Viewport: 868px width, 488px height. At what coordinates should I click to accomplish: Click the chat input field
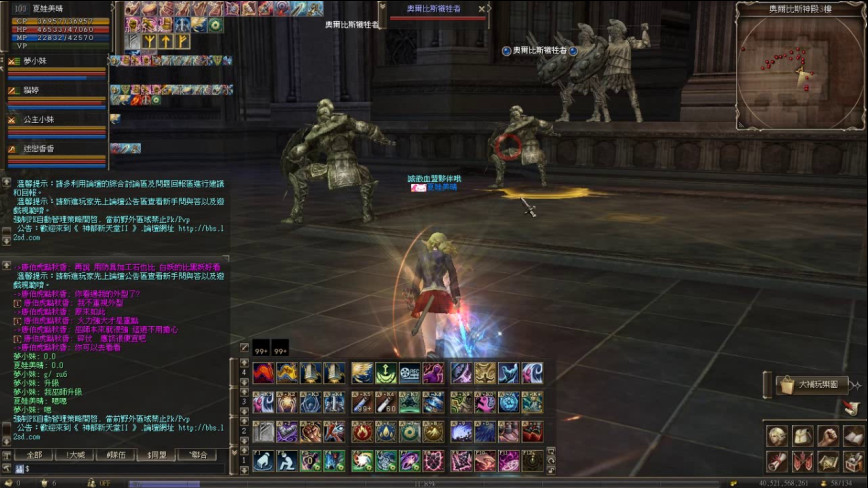point(120,468)
